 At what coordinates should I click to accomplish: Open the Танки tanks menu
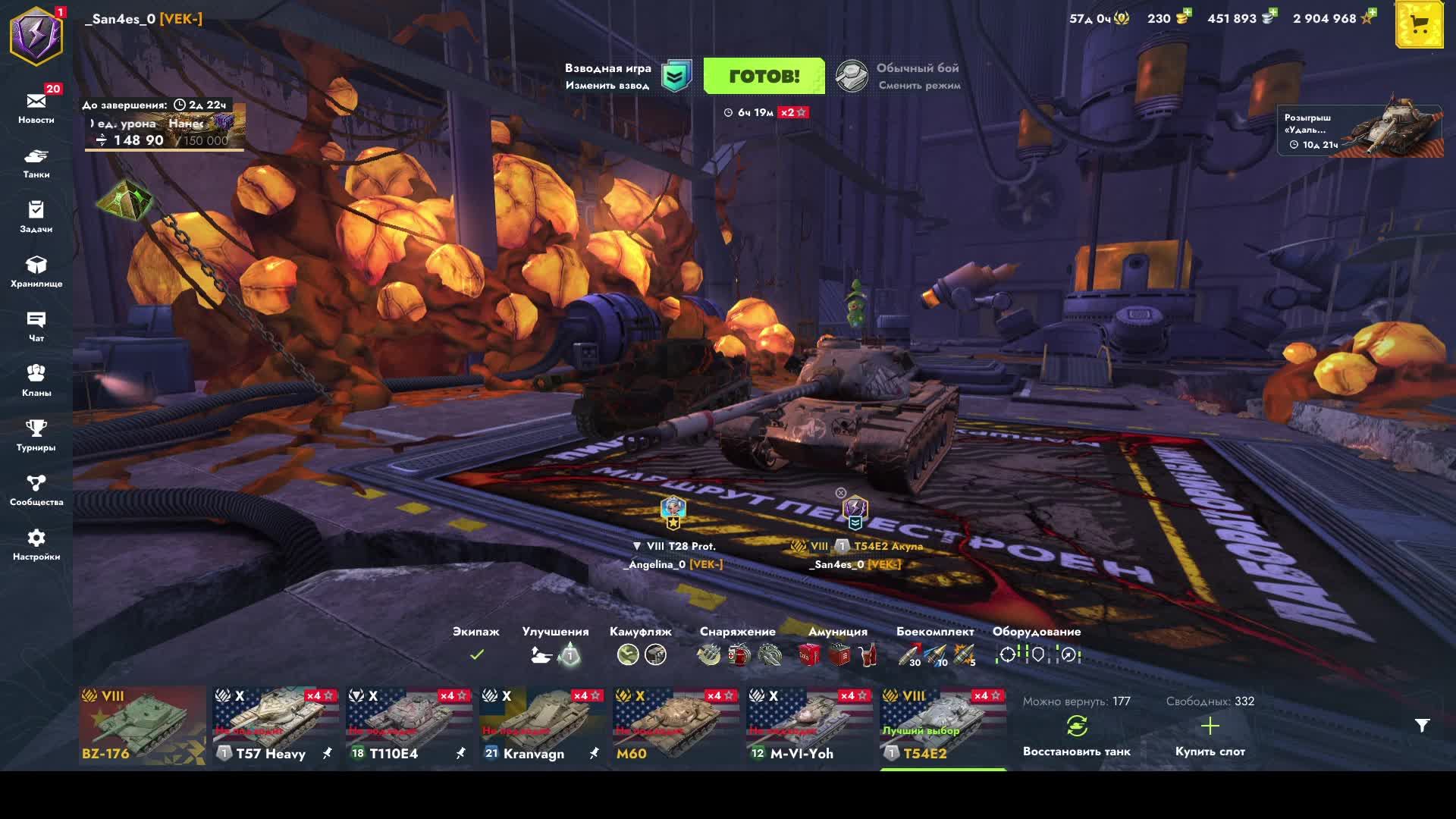(36, 162)
